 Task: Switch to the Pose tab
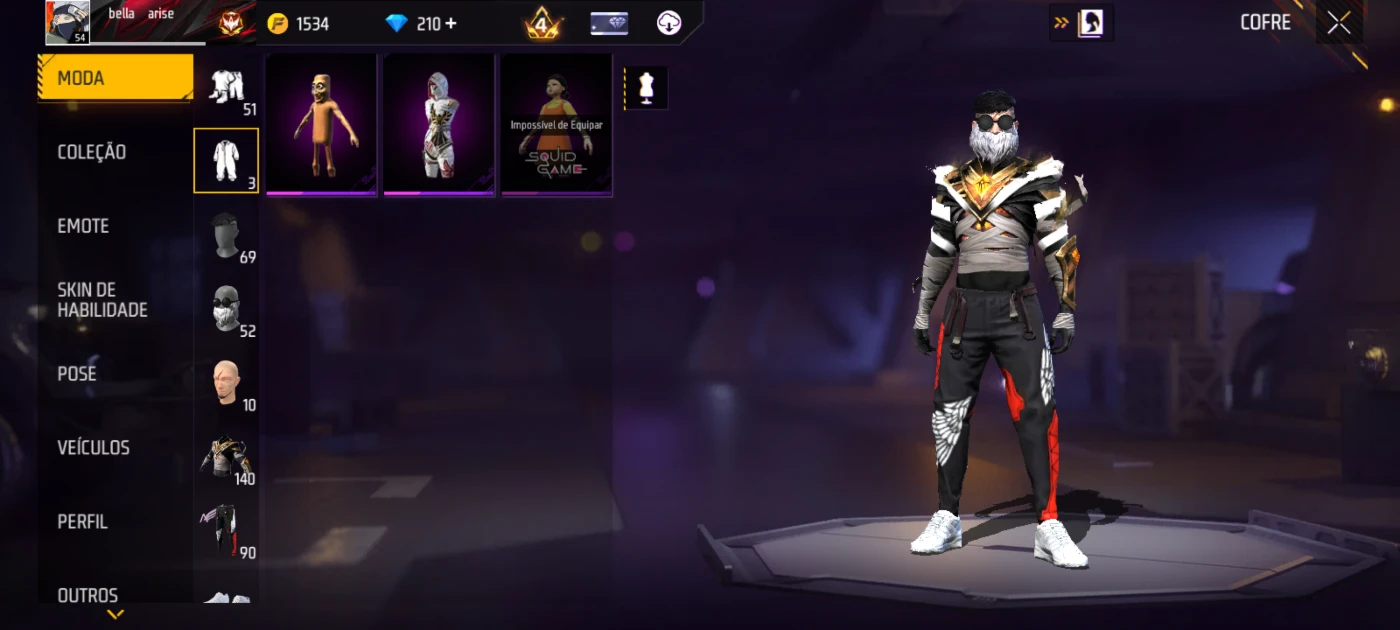coord(77,374)
